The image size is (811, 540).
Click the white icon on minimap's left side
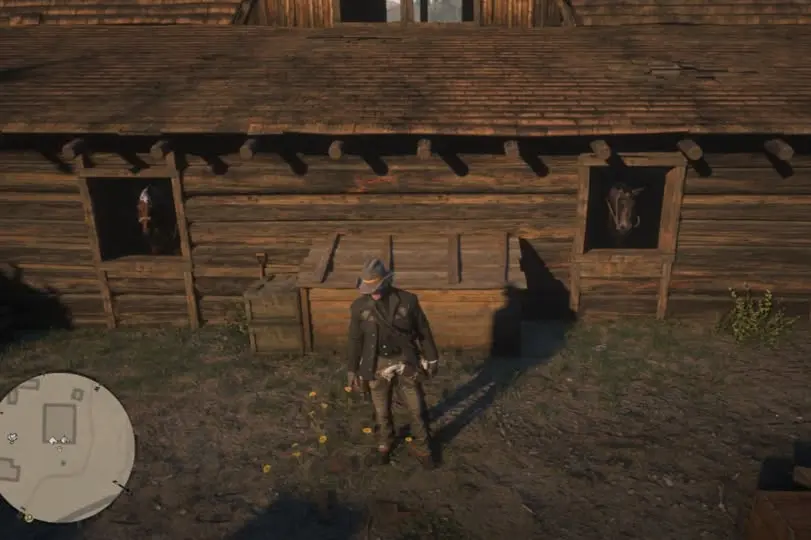[x=12, y=437]
